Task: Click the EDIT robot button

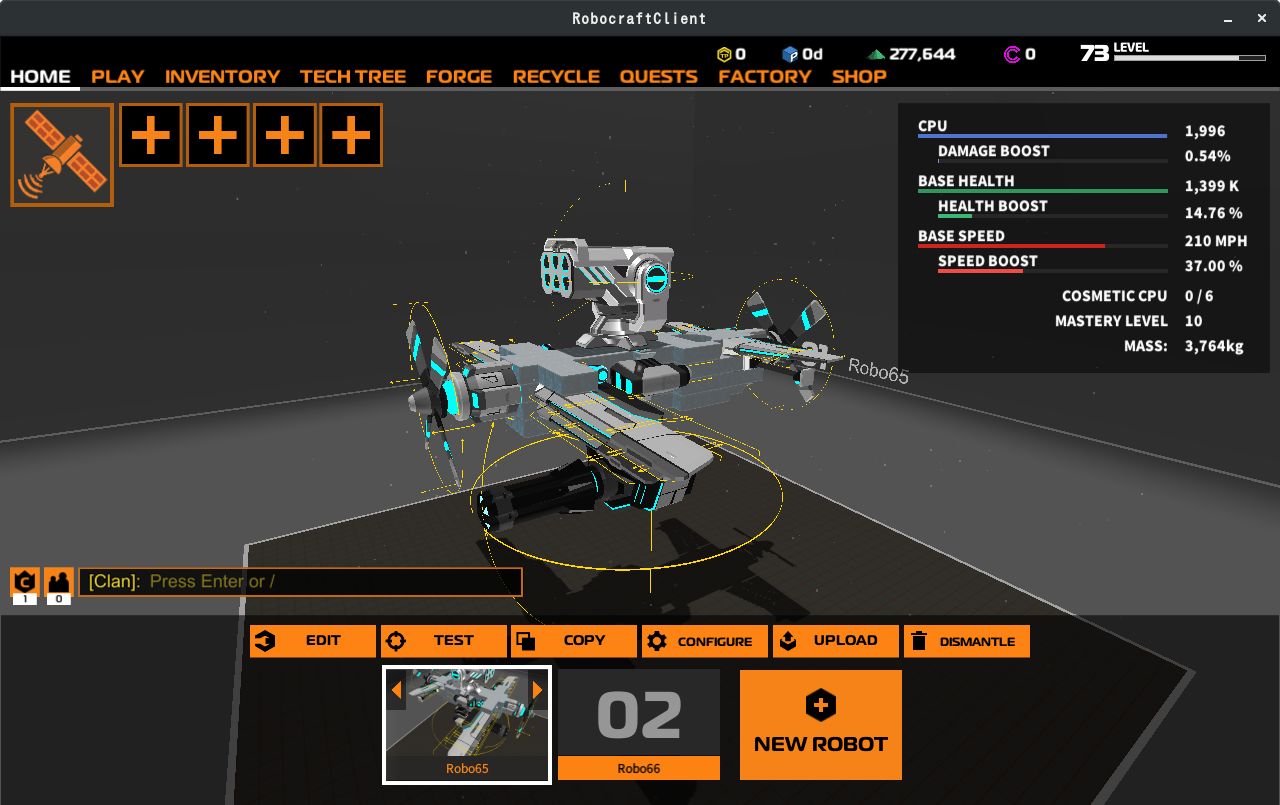Action: (x=313, y=641)
